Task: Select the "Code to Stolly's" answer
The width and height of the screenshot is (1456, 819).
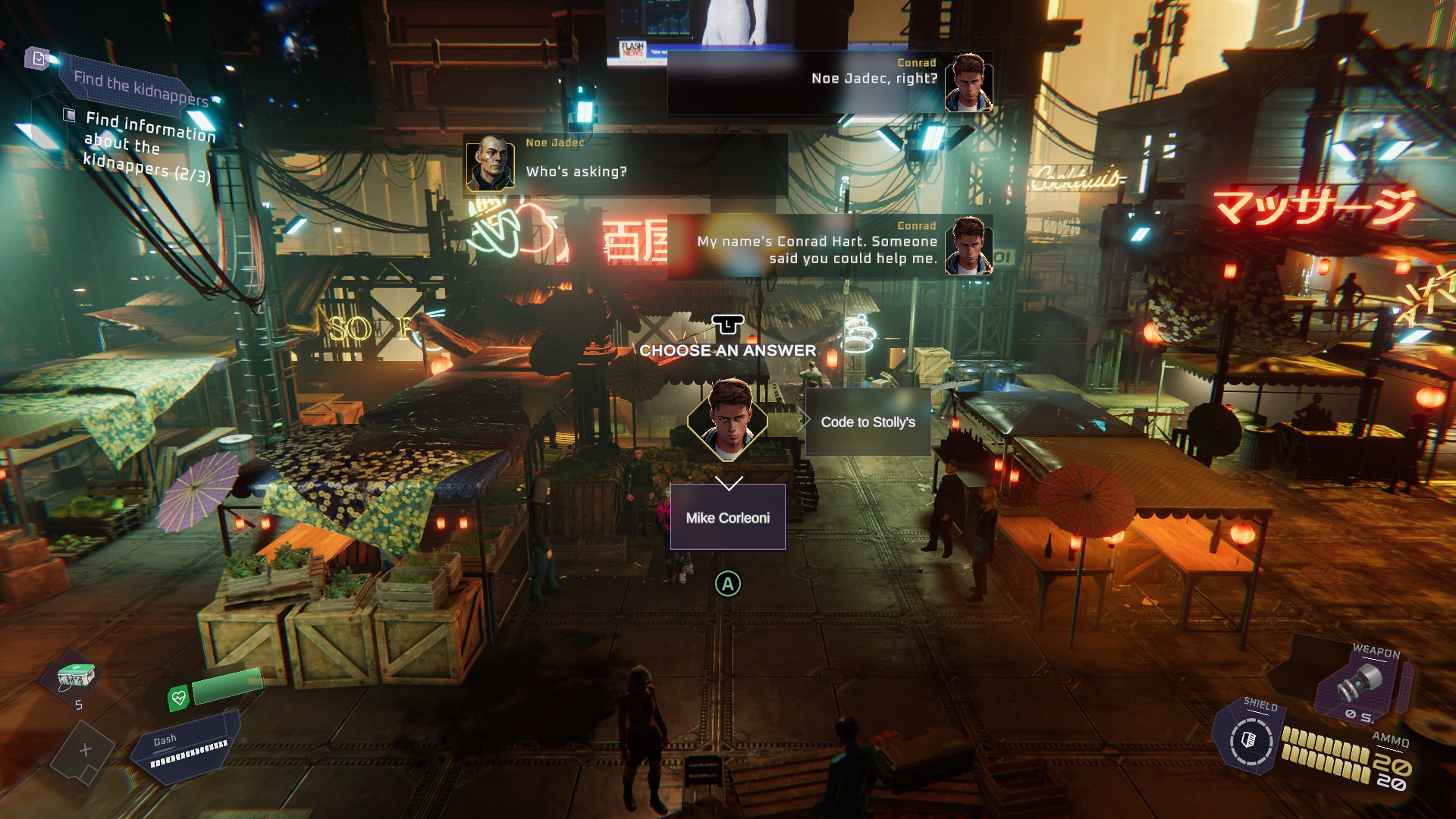Action: [868, 422]
